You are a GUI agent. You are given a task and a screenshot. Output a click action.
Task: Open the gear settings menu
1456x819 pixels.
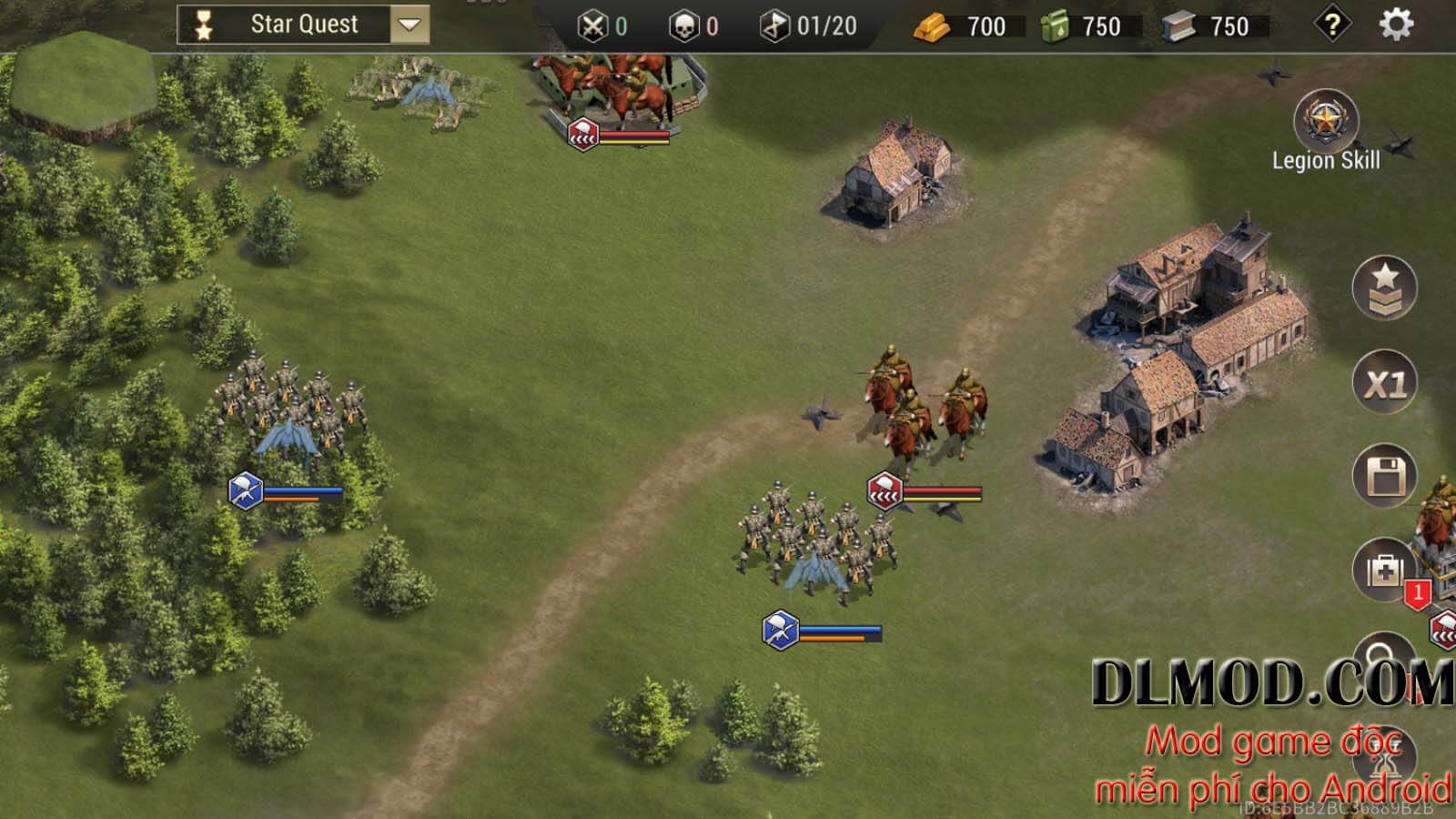click(x=1396, y=25)
